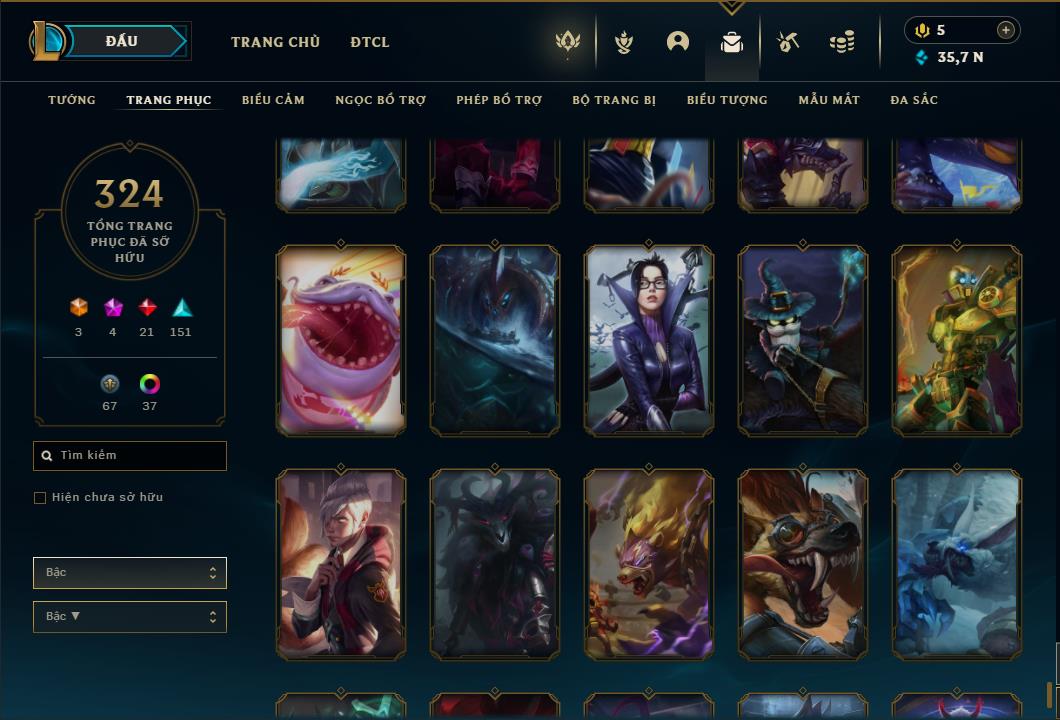Screen dimensions: 1060x720
Task: Open the profile icon in top bar
Action: click(678, 42)
